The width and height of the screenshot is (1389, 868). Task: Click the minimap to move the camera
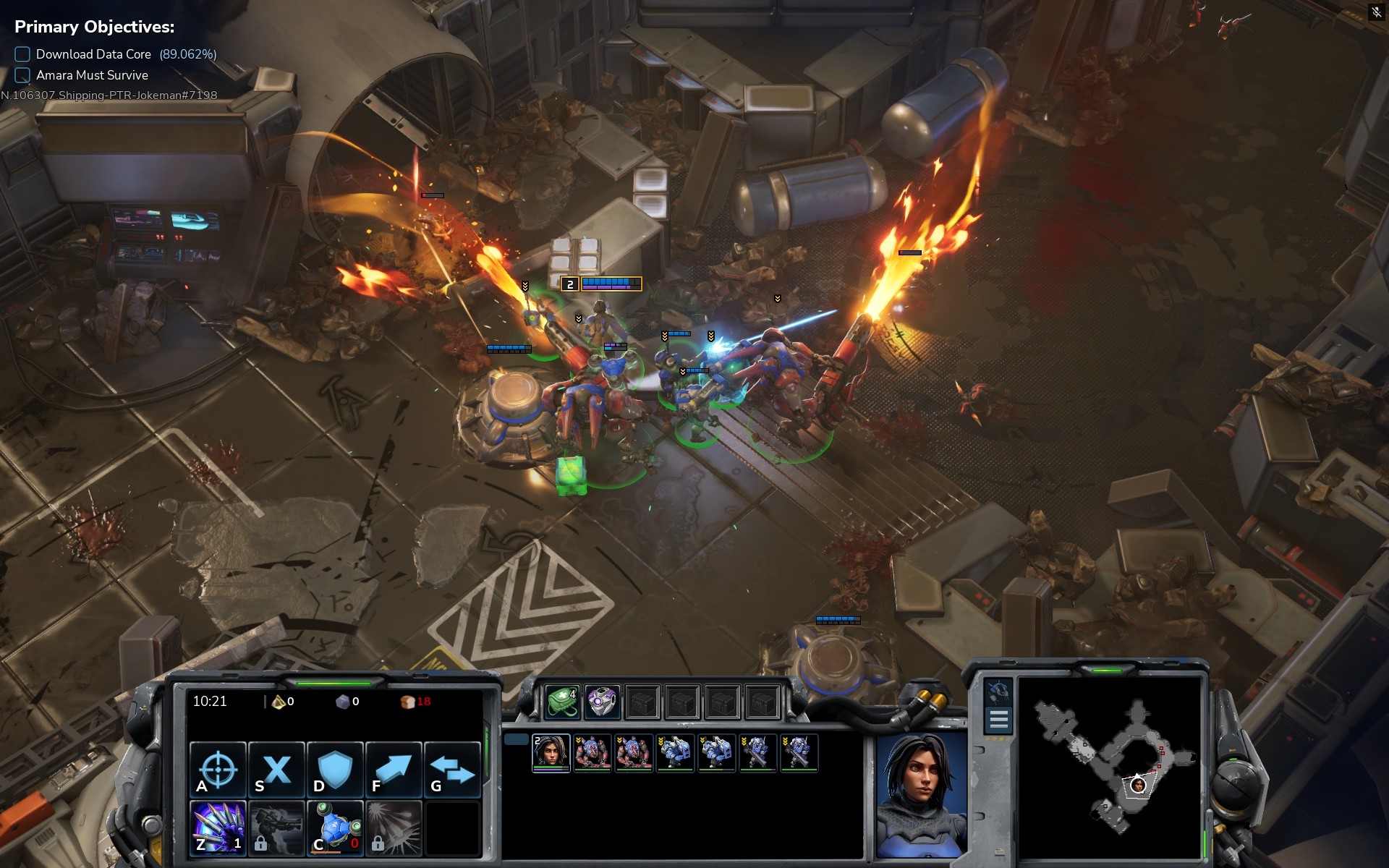pyautogui.click(x=1110, y=768)
